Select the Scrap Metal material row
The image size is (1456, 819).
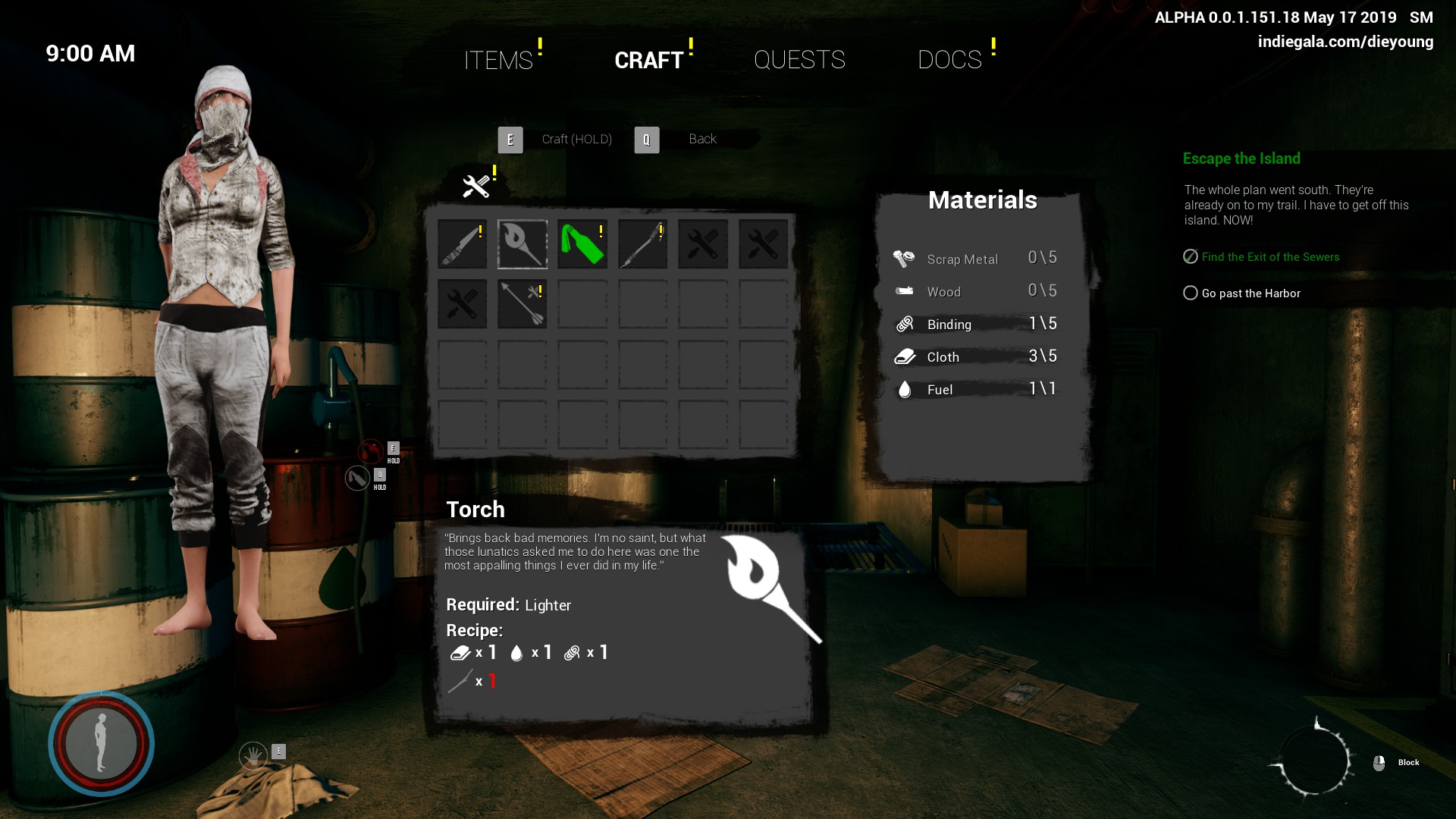click(x=975, y=259)
